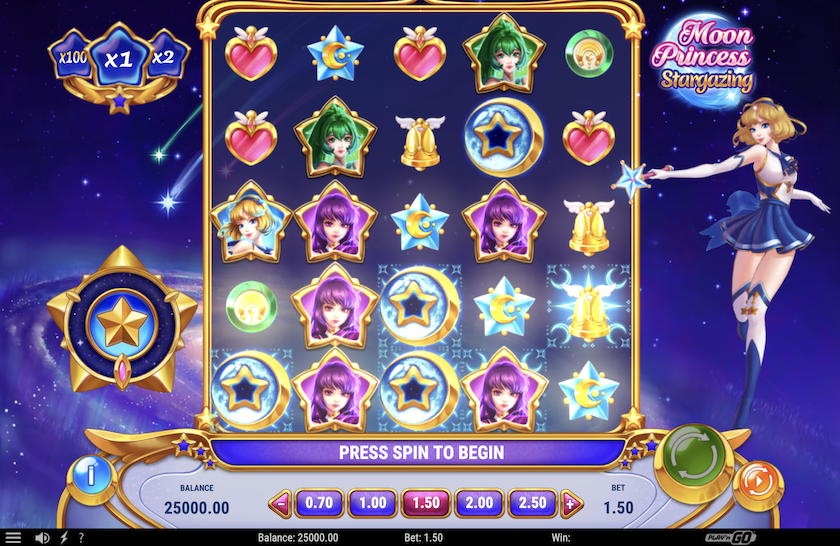Increase the bet with the plus arrow
The height and width of the screenshot is (546, 840).
[x=571, y=503]
